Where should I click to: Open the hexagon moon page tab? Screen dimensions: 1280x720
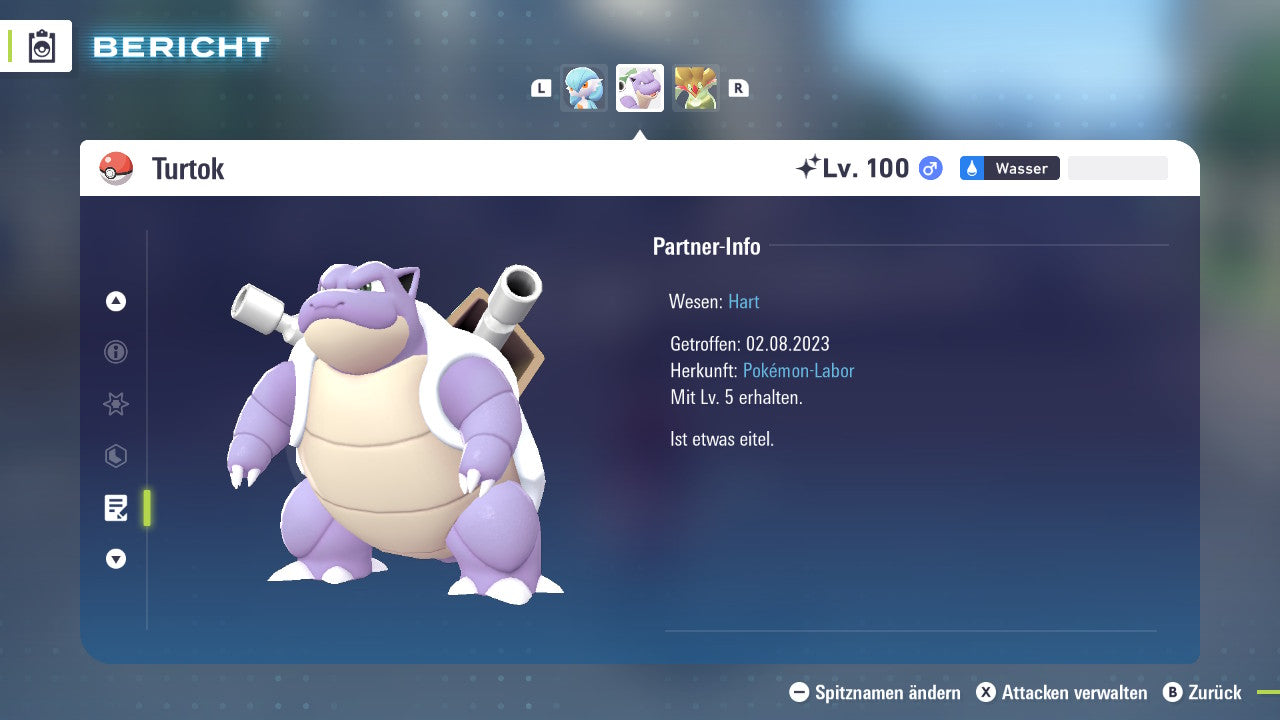(116, 456)
